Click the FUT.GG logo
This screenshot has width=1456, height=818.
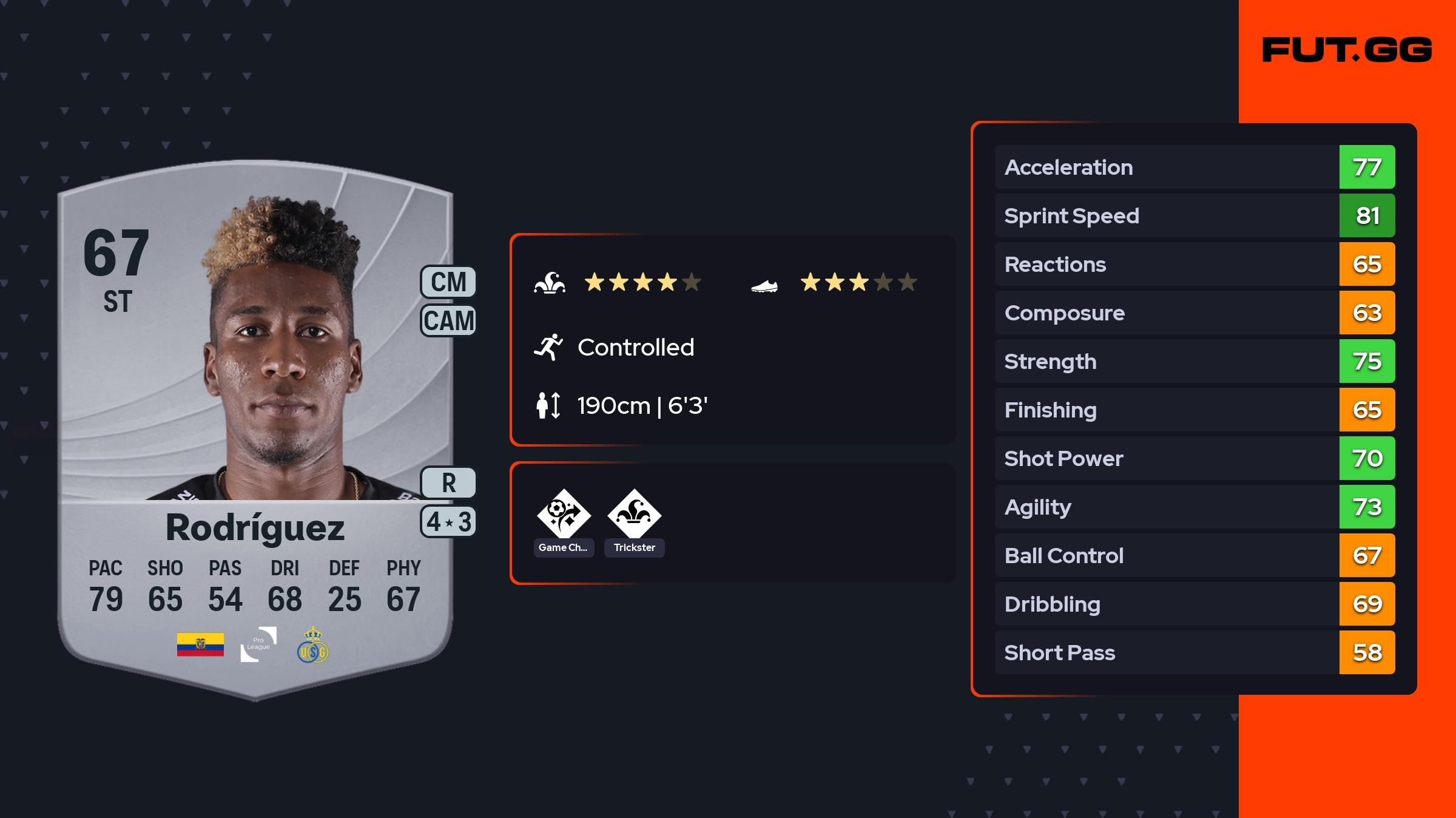click(x=1347, y=50)
